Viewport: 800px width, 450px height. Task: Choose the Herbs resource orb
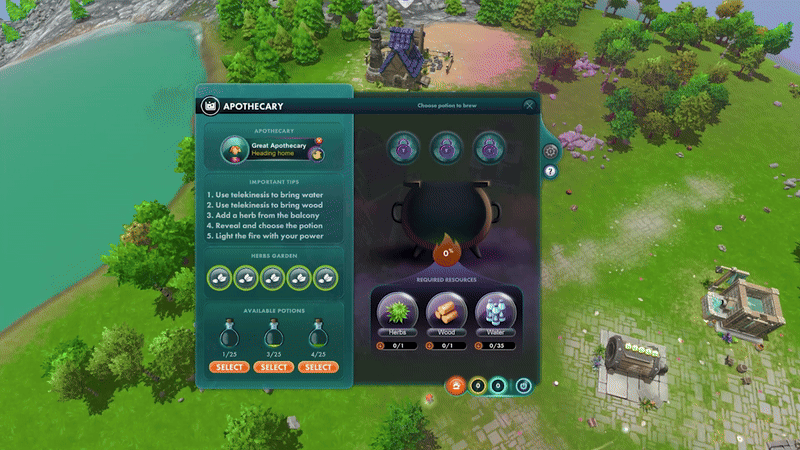pyautogui.click(x=397, y=309)
